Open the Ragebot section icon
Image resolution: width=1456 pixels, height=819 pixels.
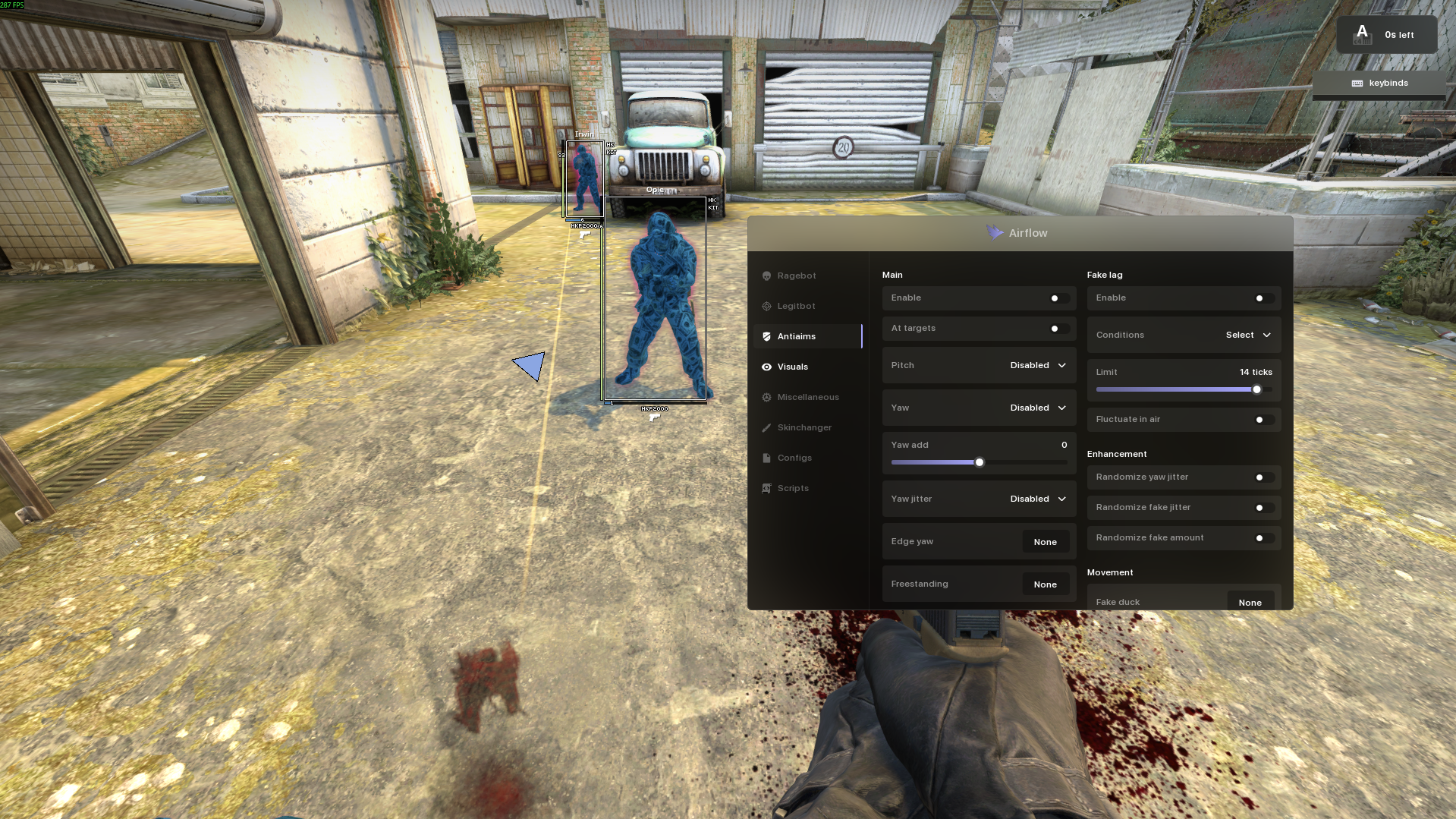(766, 276)
